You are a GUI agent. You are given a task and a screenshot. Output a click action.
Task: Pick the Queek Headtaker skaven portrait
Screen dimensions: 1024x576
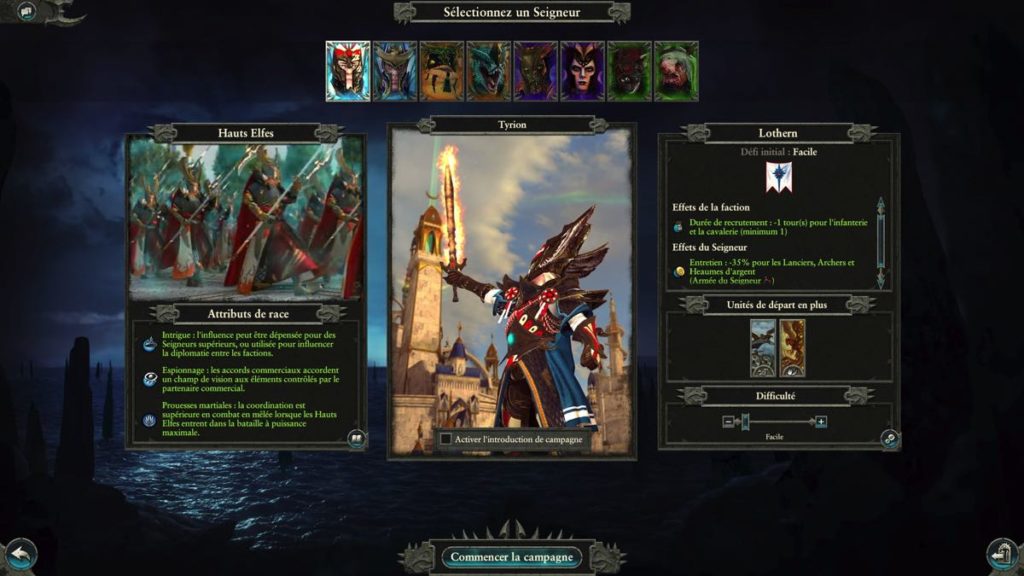629,70
